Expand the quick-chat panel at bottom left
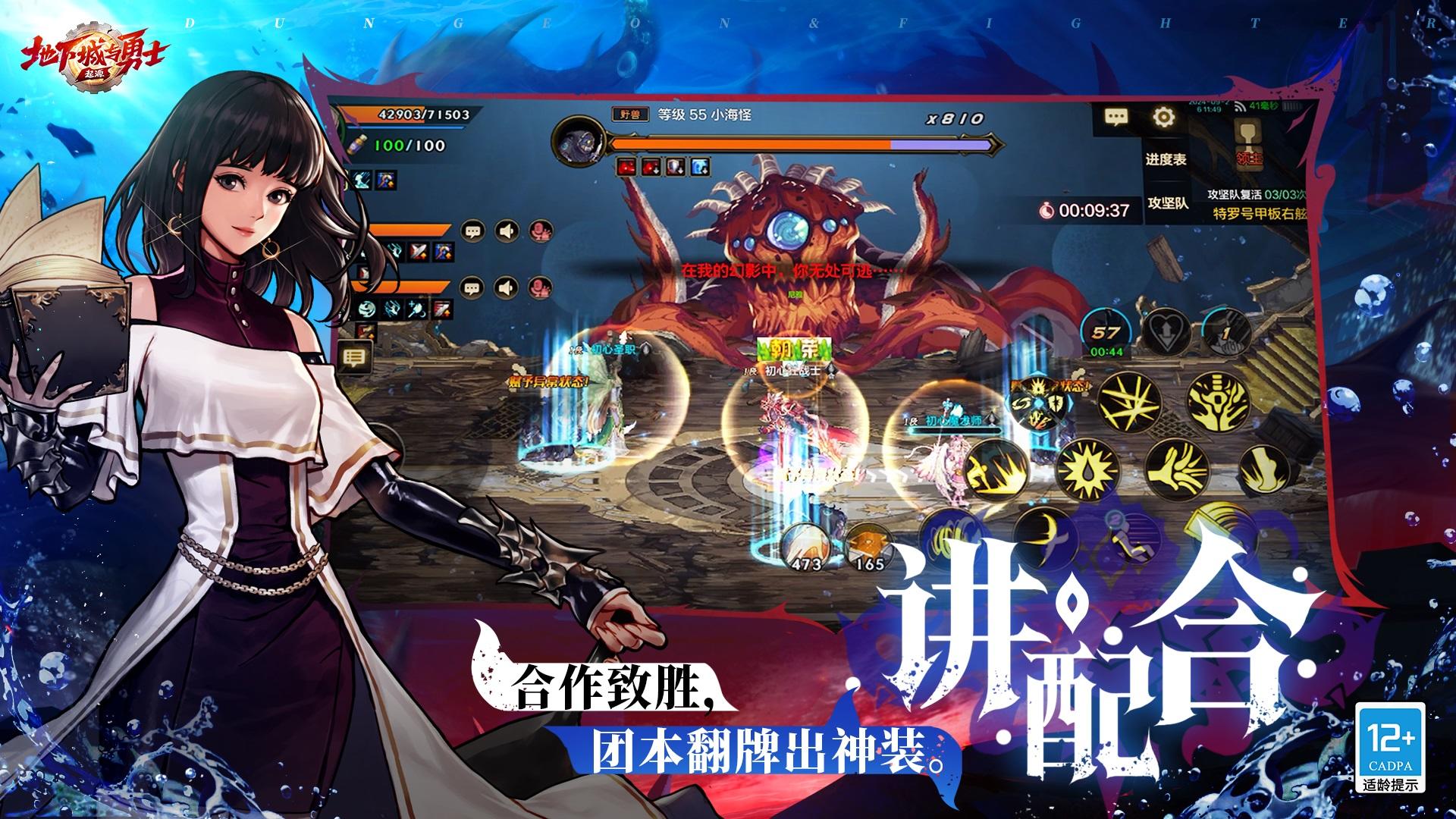This screenshot has height=819, width=1456. coord(354,356)
